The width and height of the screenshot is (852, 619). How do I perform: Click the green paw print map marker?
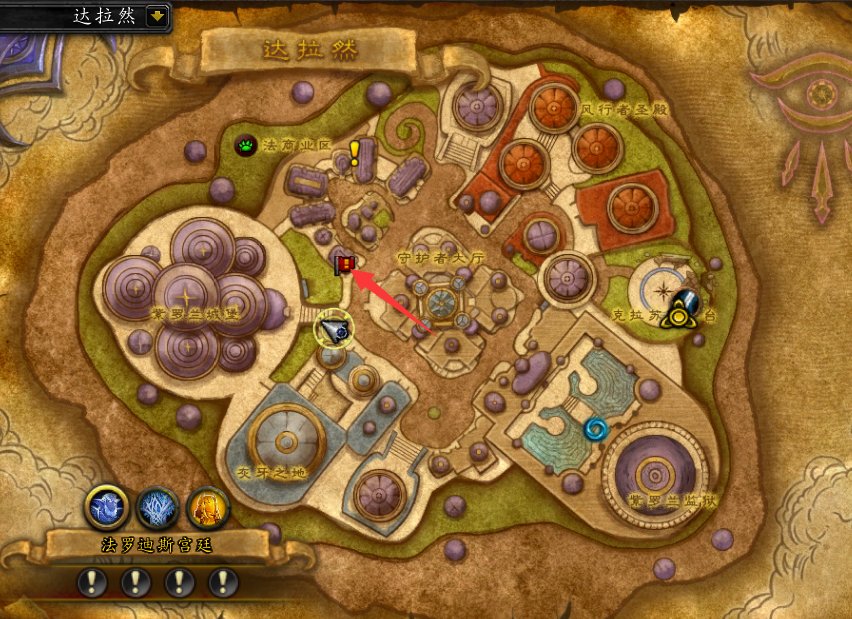pyautogui.click(x=246, y=146)
